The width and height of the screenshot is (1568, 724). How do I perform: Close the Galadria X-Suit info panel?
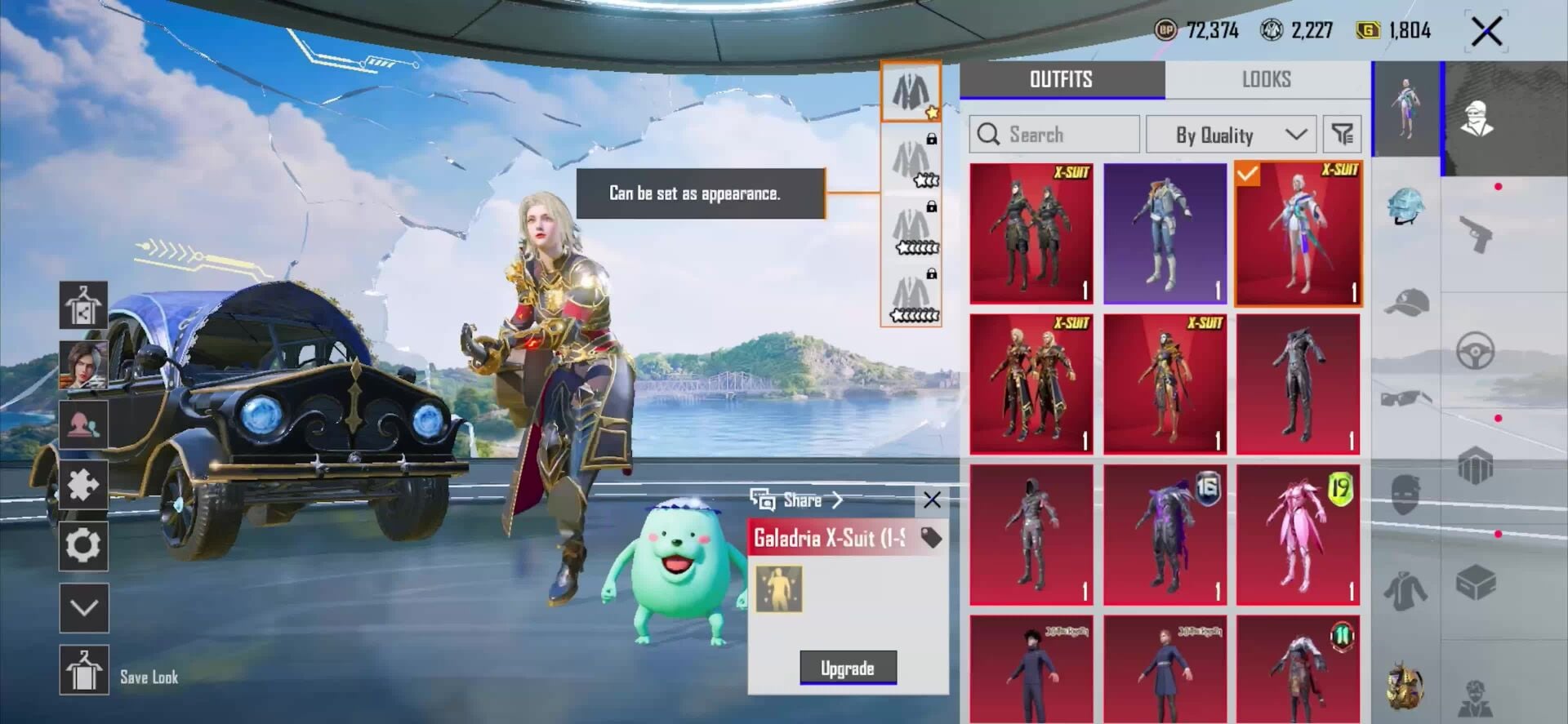point(932,500)
